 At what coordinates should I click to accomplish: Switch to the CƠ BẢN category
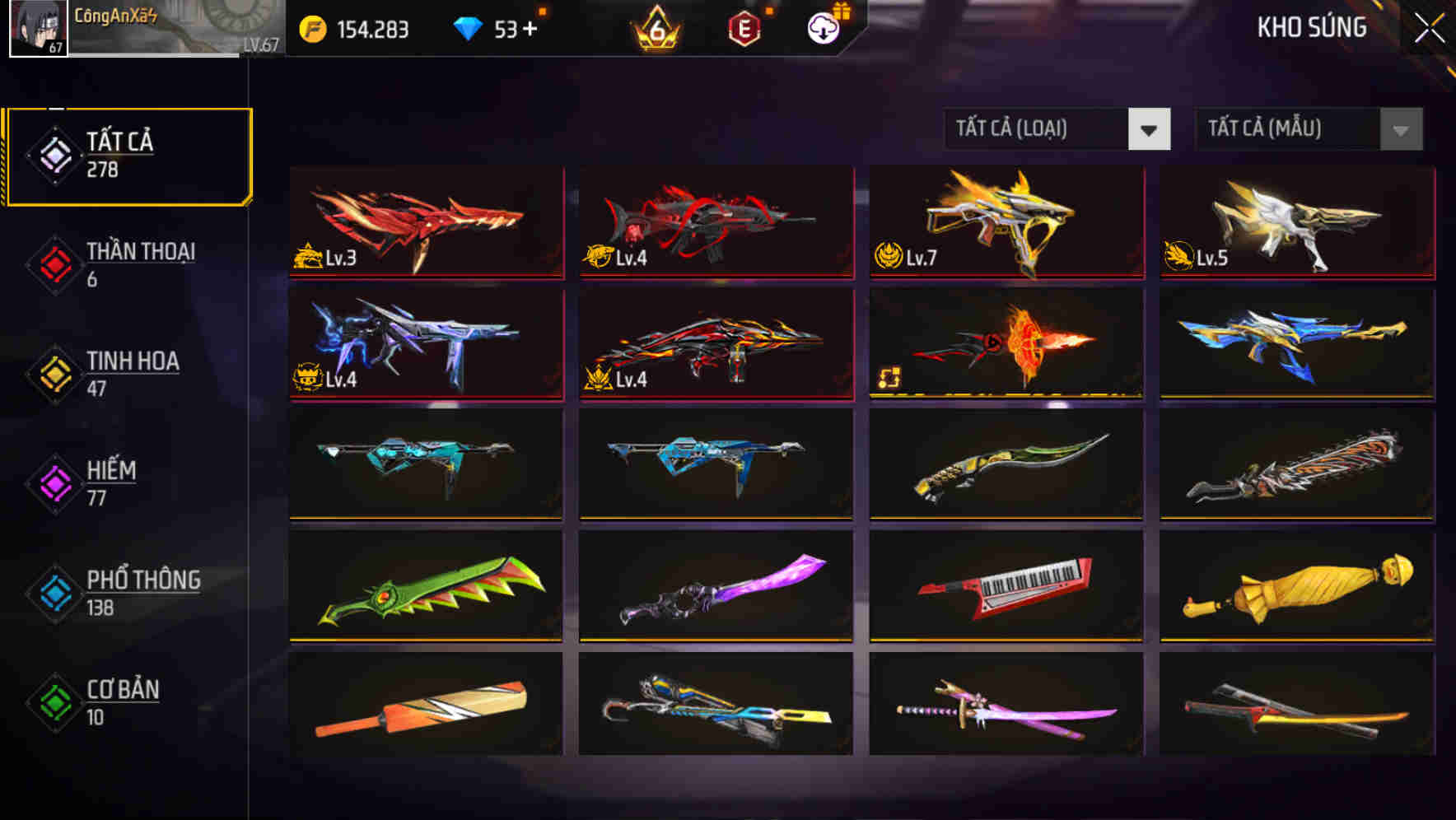point(122,702)
